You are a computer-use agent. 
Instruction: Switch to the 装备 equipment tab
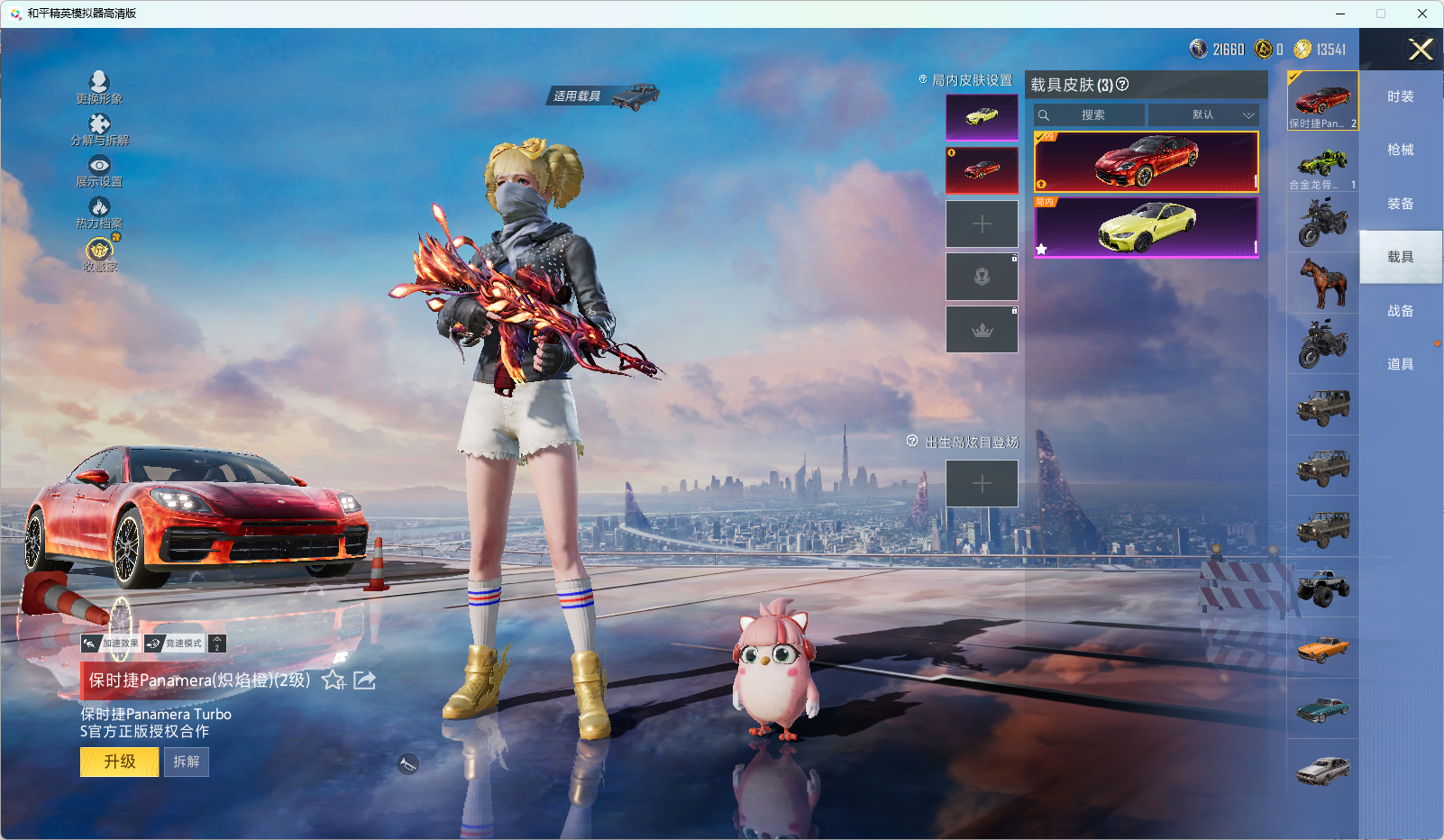pos(1400,204)
